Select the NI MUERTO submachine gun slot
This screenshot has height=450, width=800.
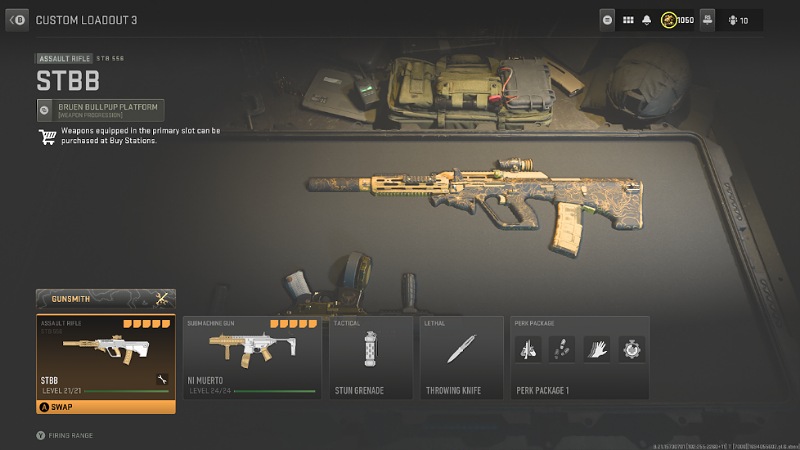pos(251,357)
